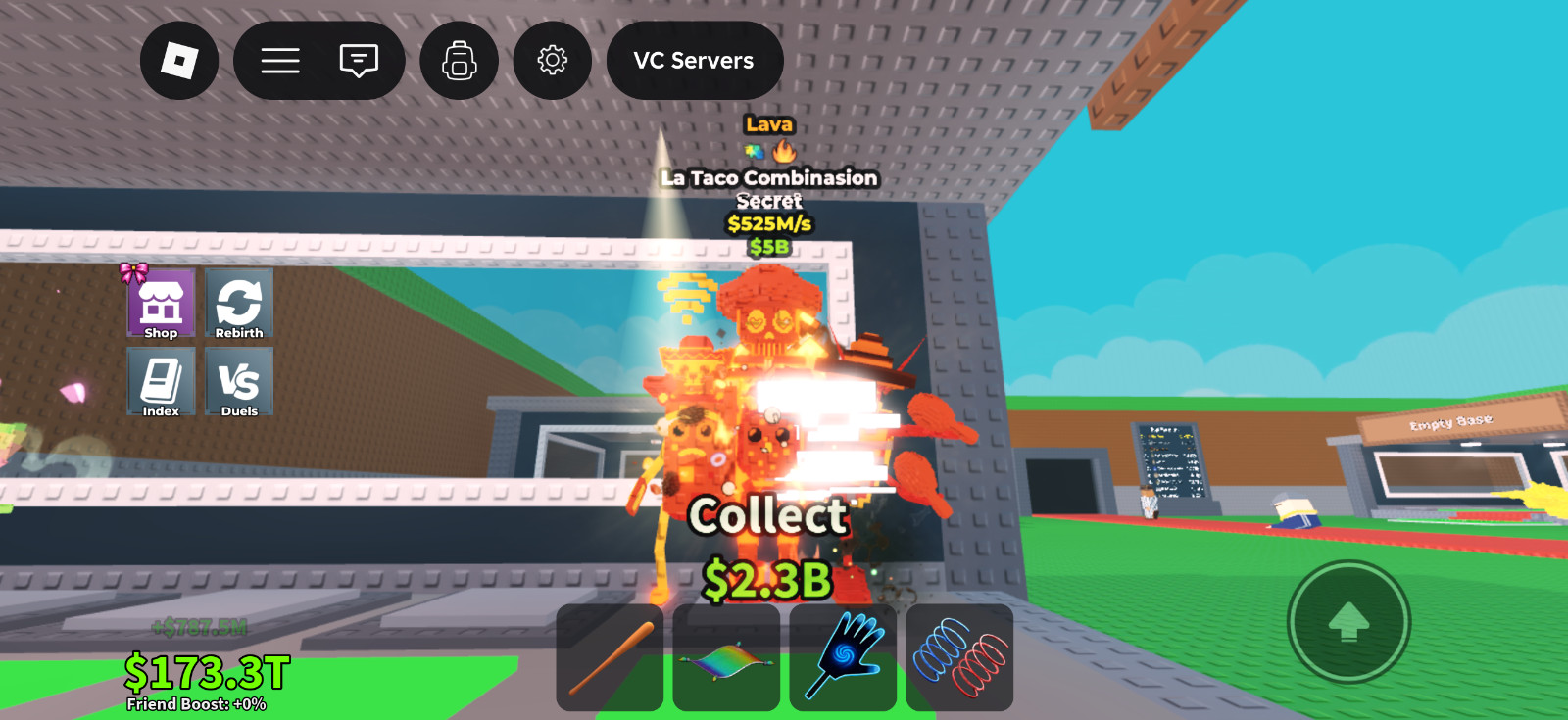Click the Roblox logo button

pos(180,60)
